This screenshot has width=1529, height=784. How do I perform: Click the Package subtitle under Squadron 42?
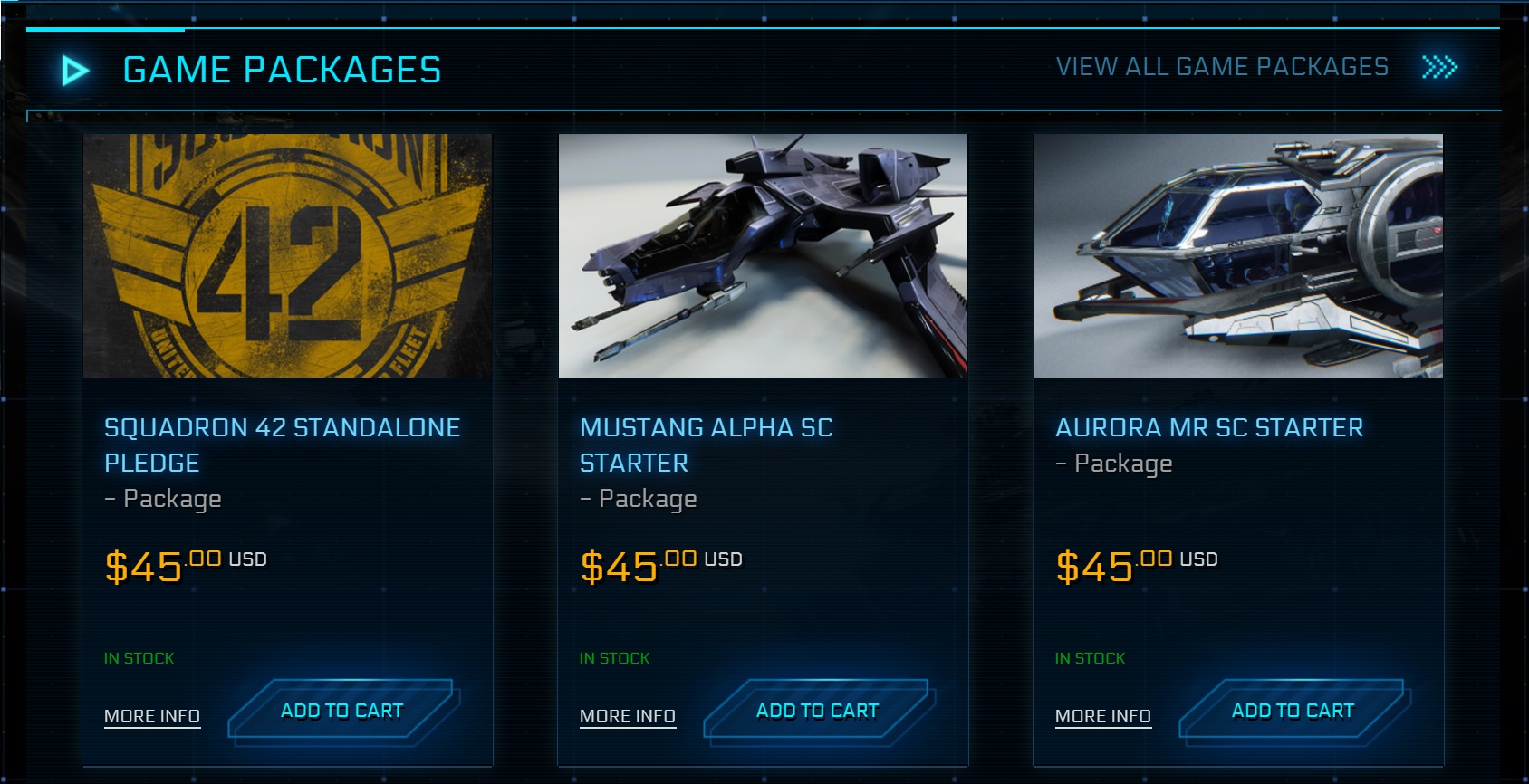(x=163, y=498)
